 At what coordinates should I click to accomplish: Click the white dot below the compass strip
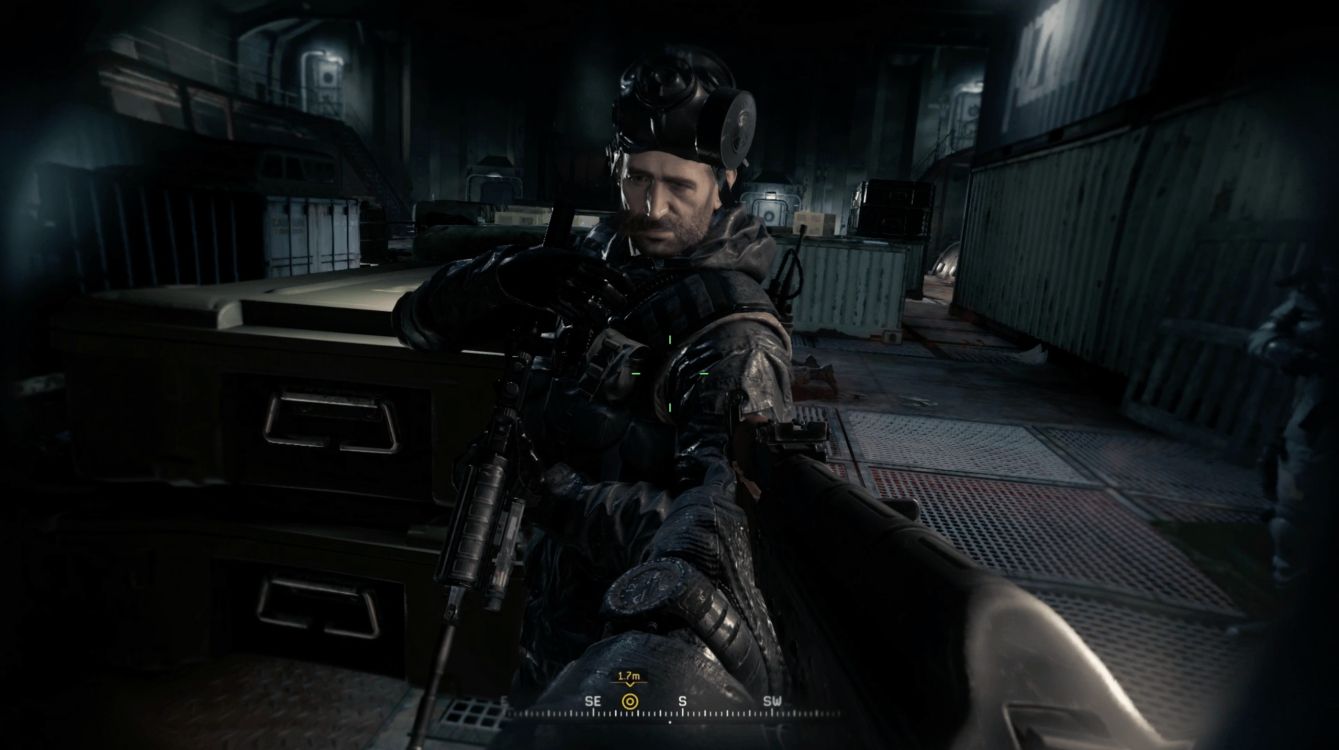[x=670, y=722]
